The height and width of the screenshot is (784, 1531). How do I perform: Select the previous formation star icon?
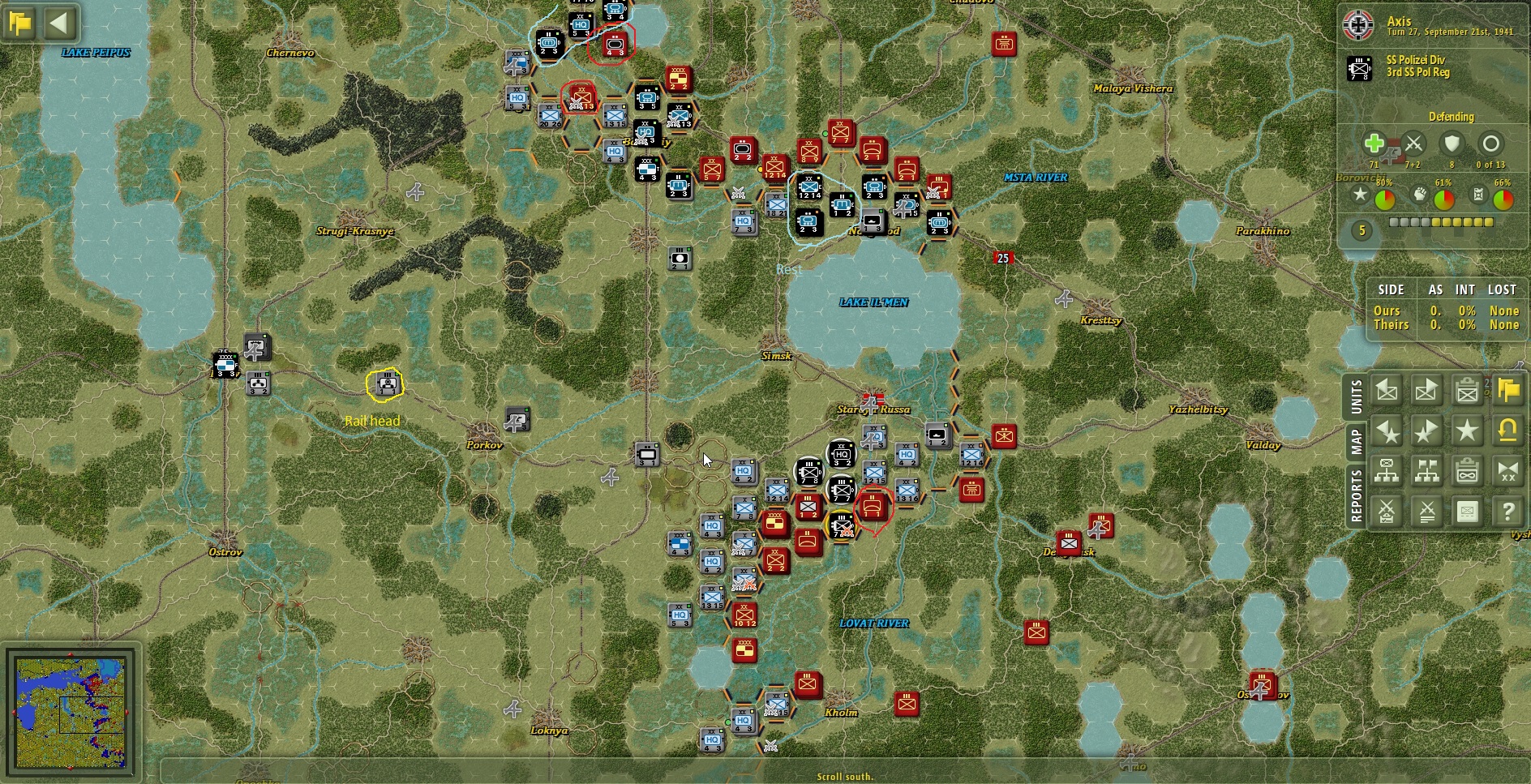(x=1386, y=430)
